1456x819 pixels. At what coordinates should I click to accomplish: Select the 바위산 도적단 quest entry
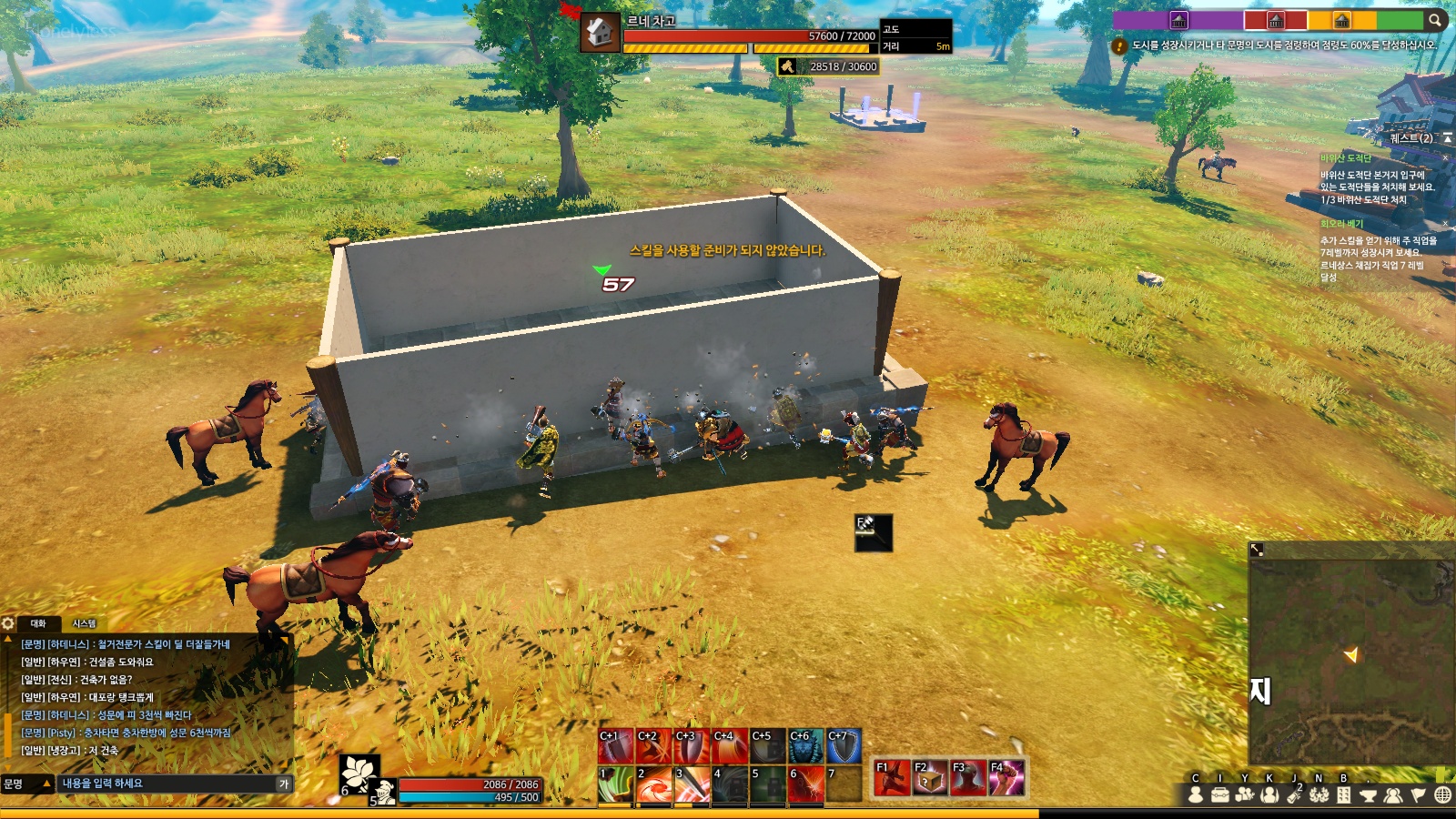pos(1346,158)
